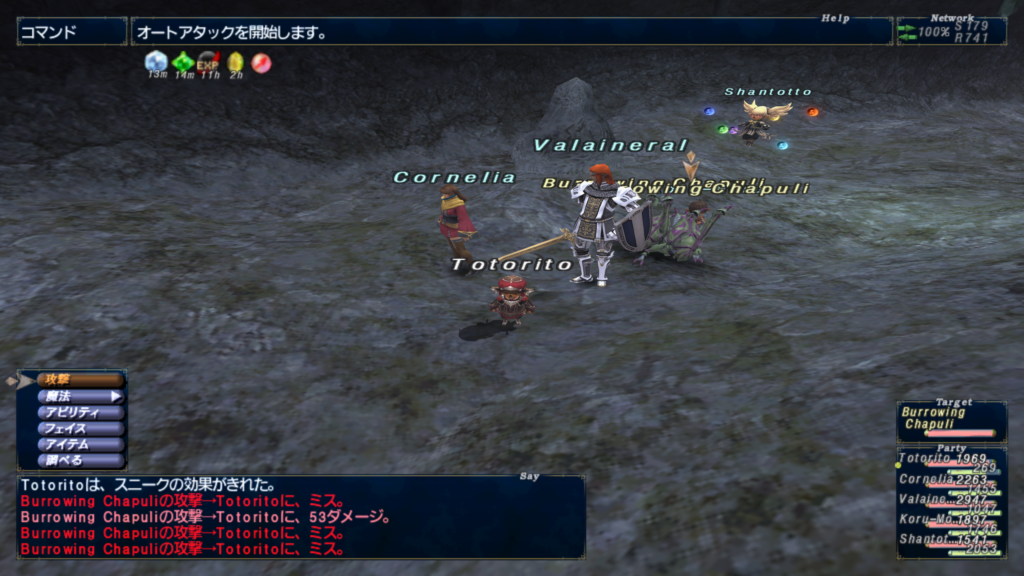The height and width of the screenshot is (576, 1024).
Task: Click the red arrow status icon
Action: pyautogui.click(x=261, y=62)
